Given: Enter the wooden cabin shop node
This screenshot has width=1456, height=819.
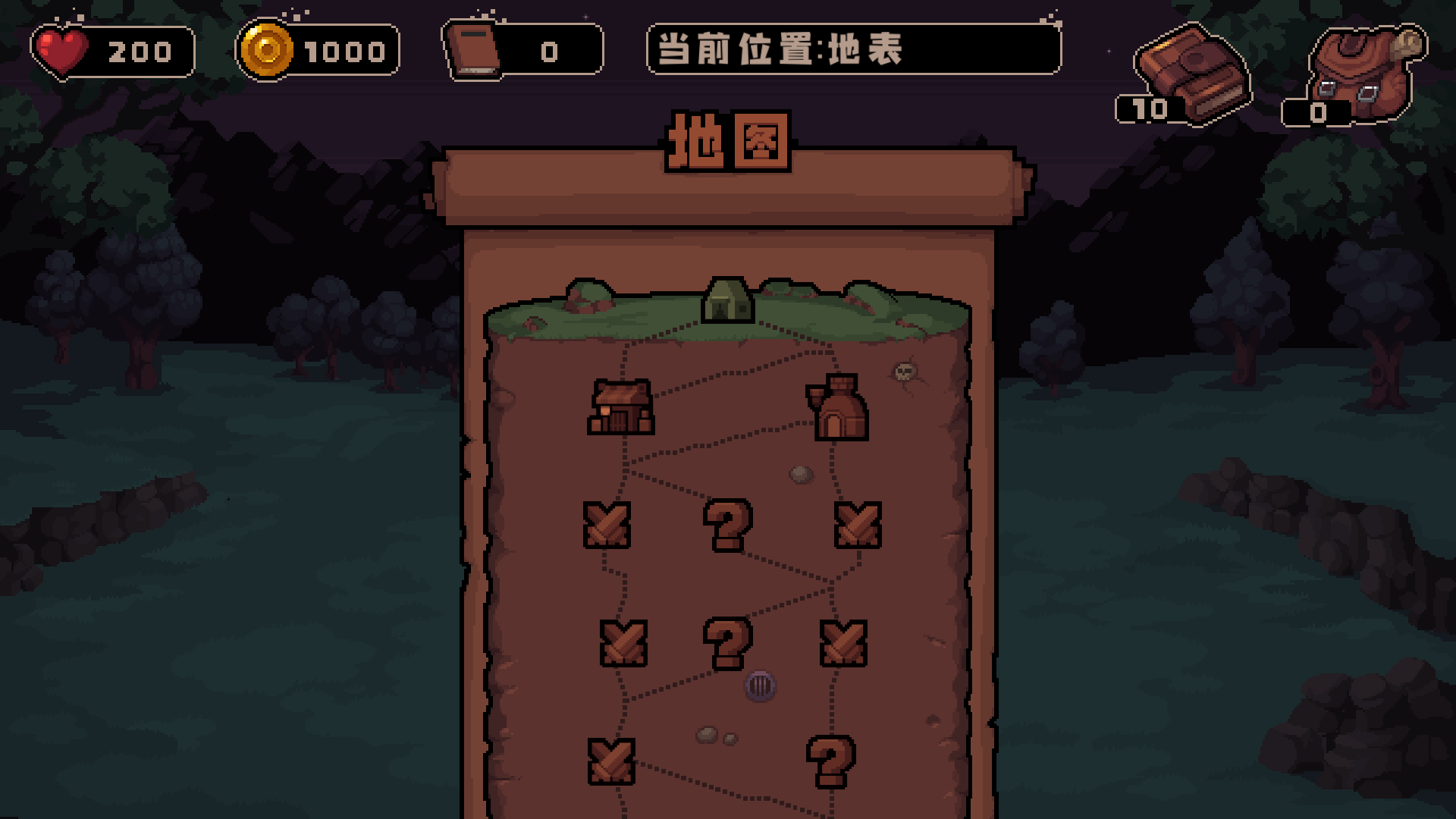Looking at the screenshot, I should click(x=620, y=408).
